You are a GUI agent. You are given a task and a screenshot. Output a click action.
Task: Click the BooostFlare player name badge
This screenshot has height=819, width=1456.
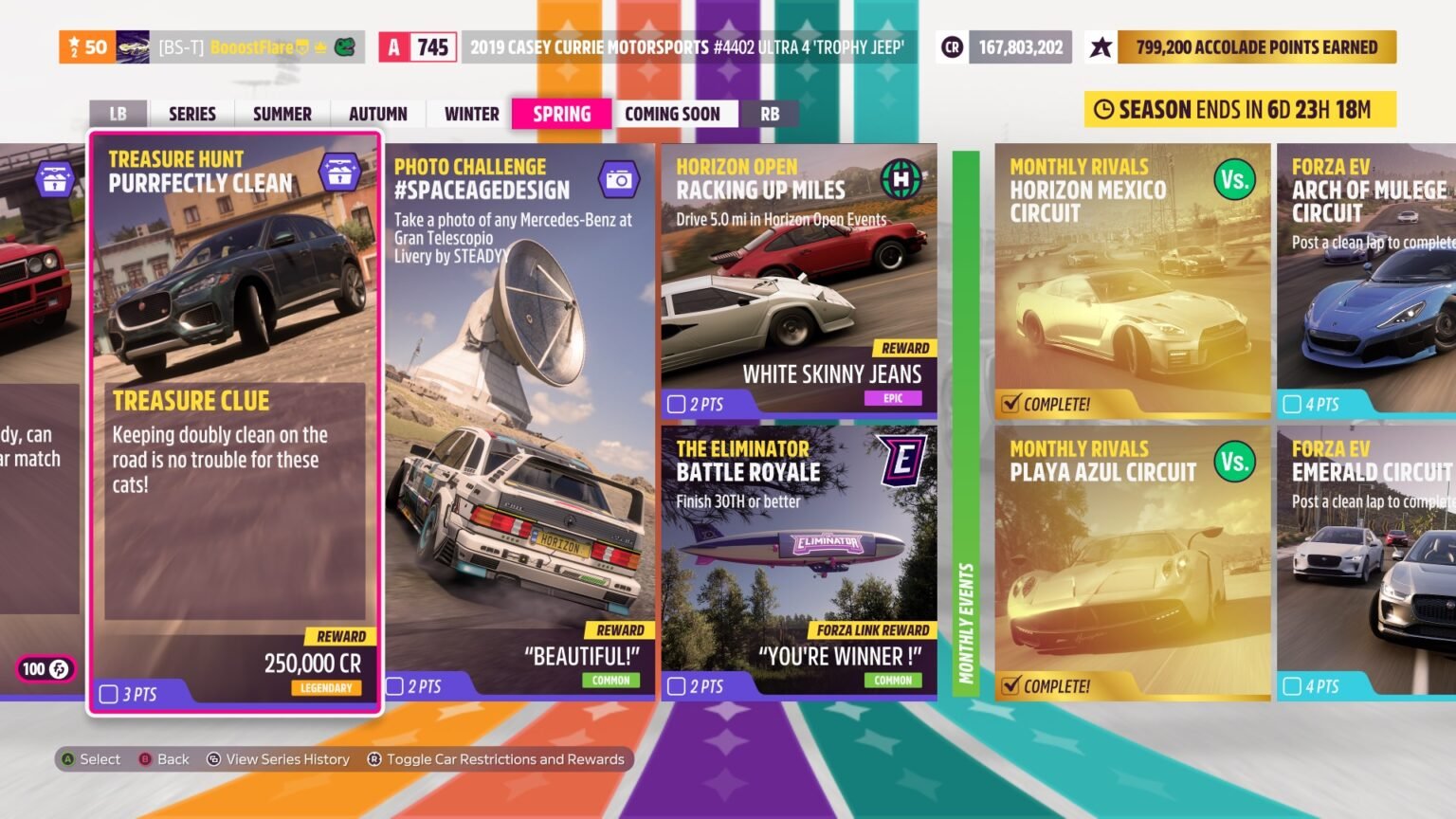click(251, 47)
